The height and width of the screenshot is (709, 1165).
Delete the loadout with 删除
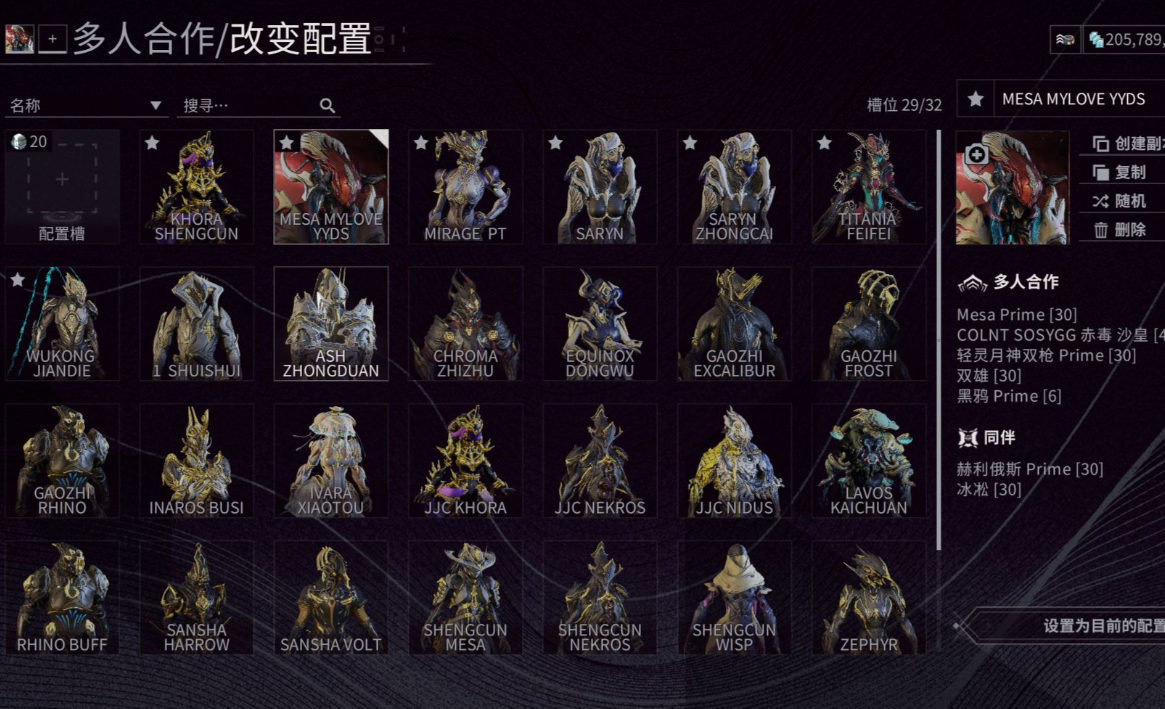coord(1125,230)
